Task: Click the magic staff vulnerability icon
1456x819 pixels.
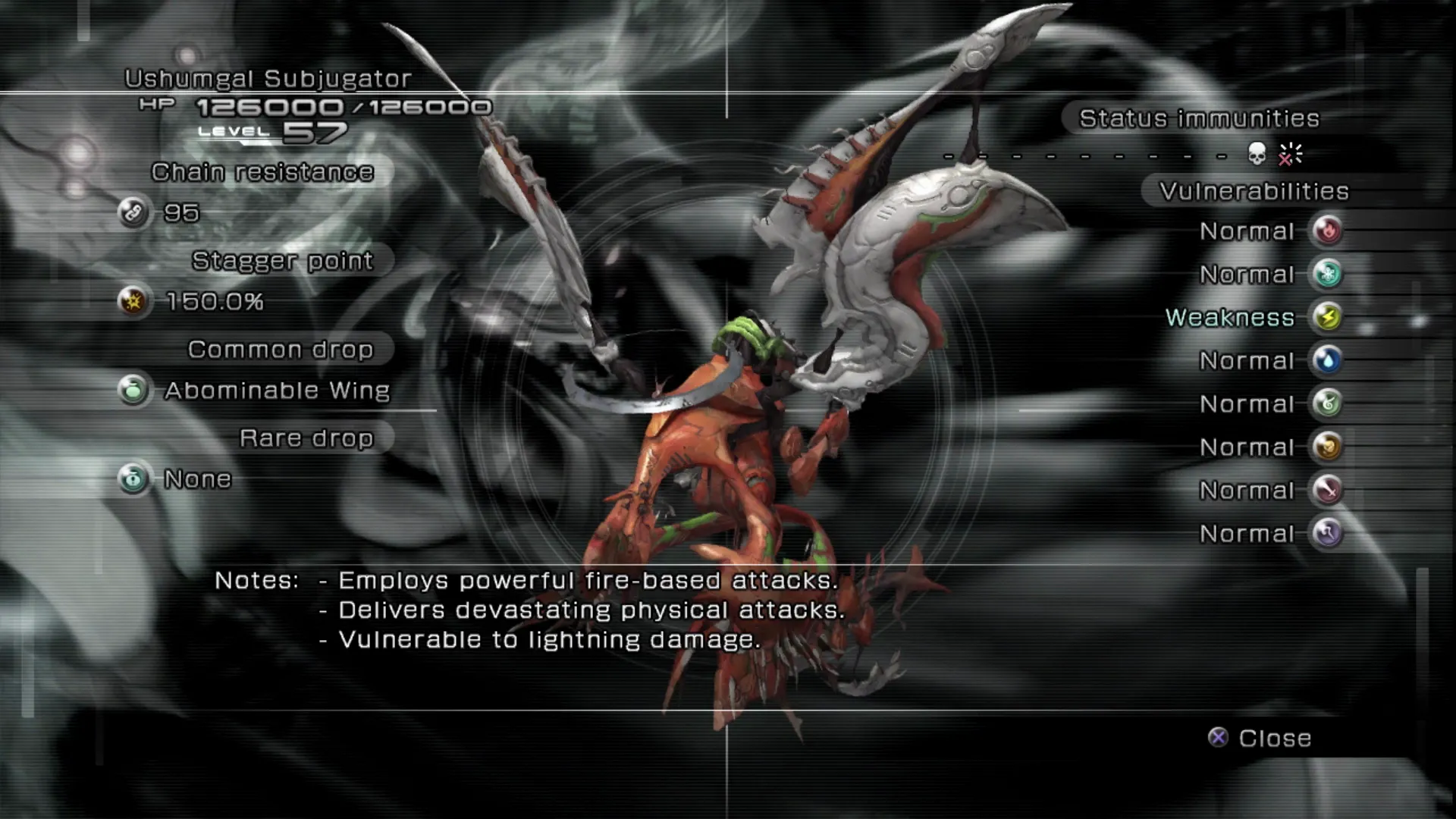Action: 1328,533
